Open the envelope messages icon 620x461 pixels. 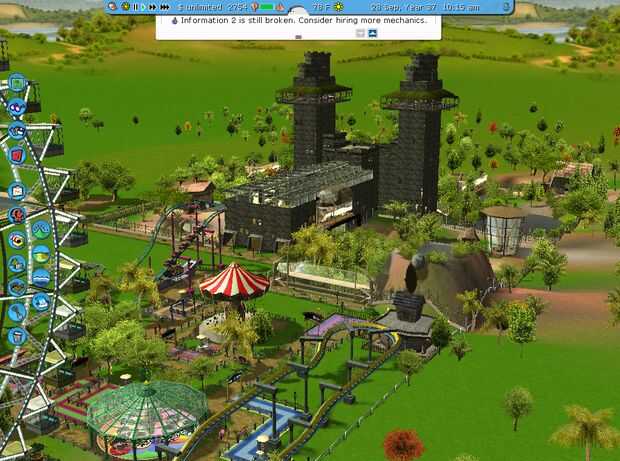16,190
